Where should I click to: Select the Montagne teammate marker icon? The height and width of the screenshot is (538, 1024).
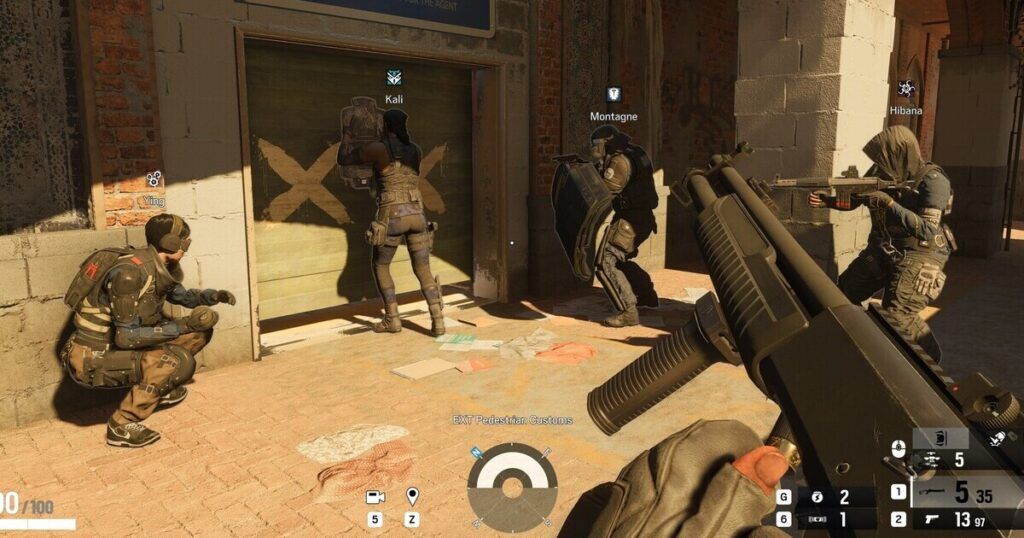pyautogui.click(x=613, y=94)
